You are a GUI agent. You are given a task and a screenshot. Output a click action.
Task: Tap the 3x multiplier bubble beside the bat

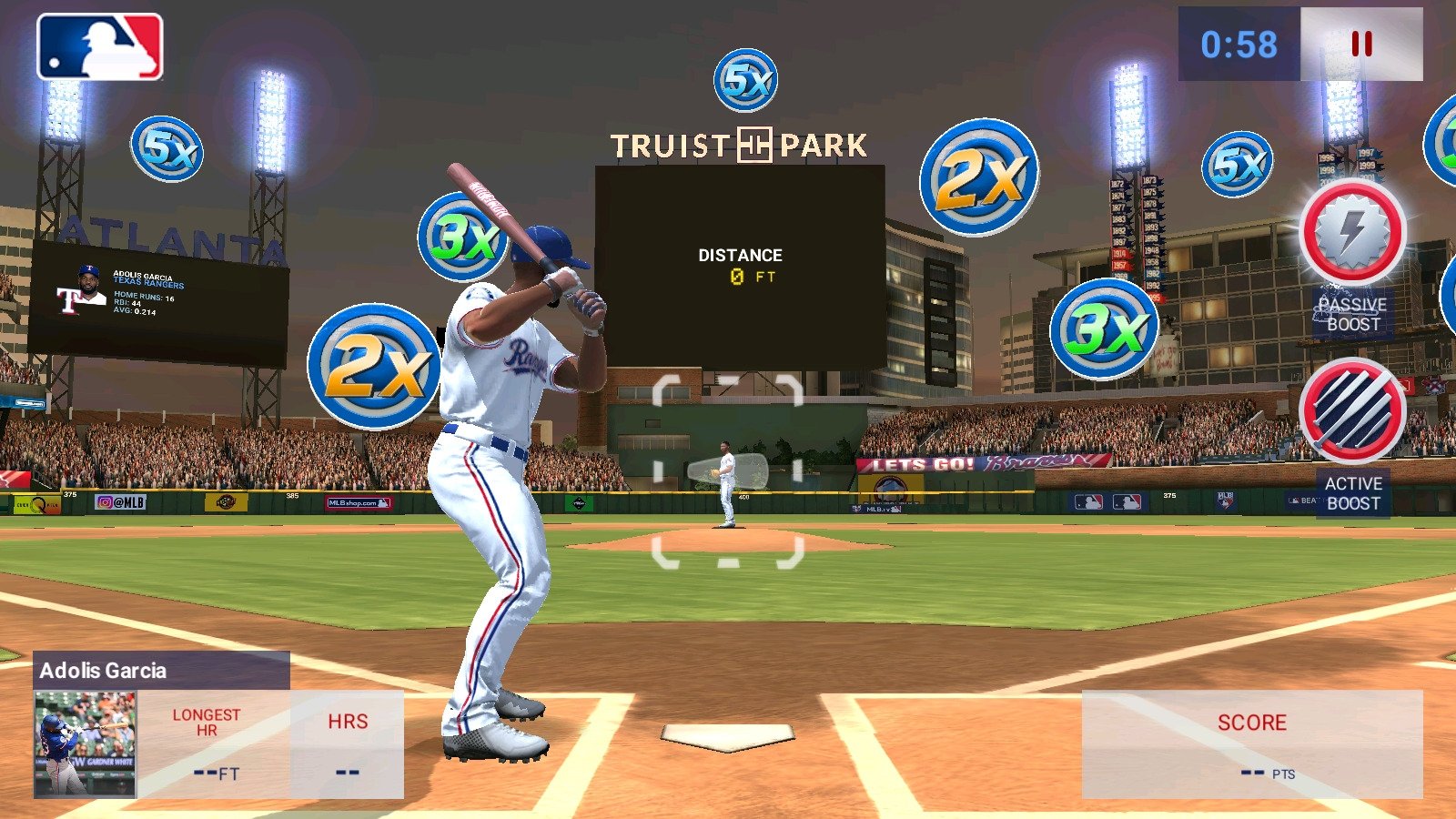[464, 238]
